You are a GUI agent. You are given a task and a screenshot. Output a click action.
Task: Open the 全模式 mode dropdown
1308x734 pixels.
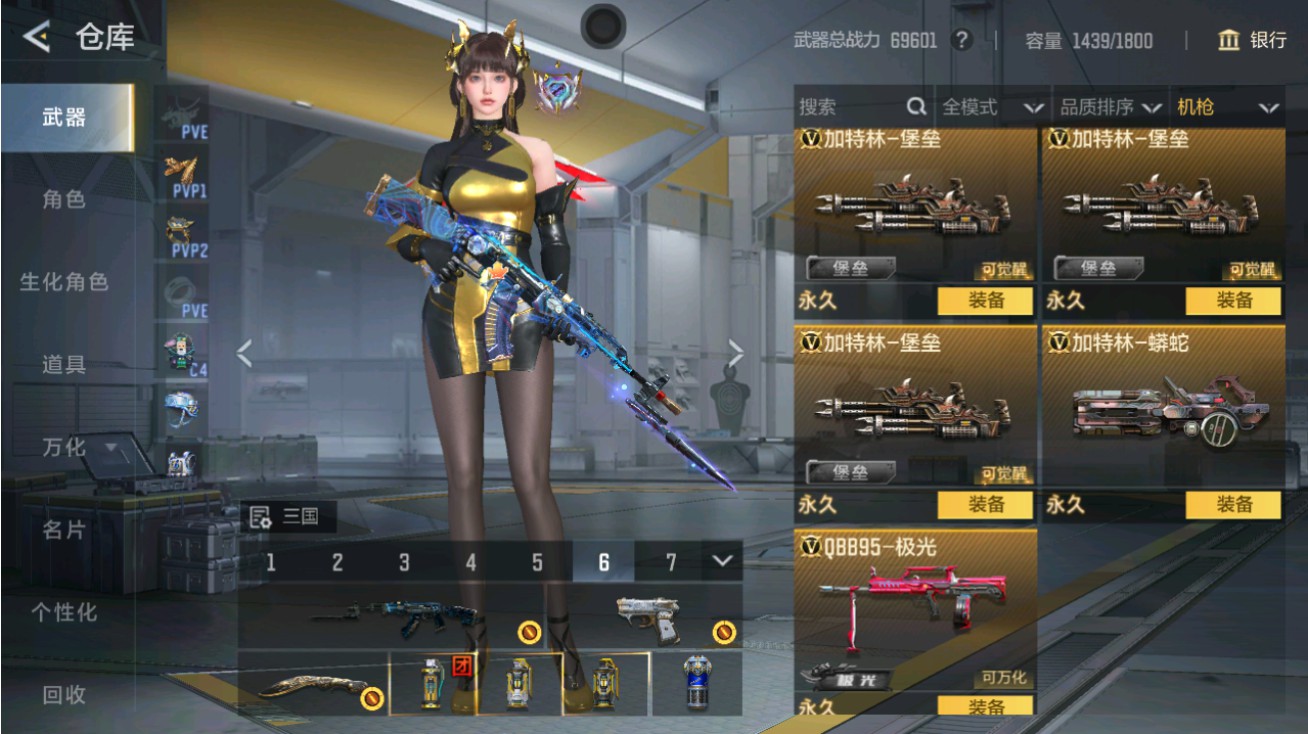tap(990, 107)
